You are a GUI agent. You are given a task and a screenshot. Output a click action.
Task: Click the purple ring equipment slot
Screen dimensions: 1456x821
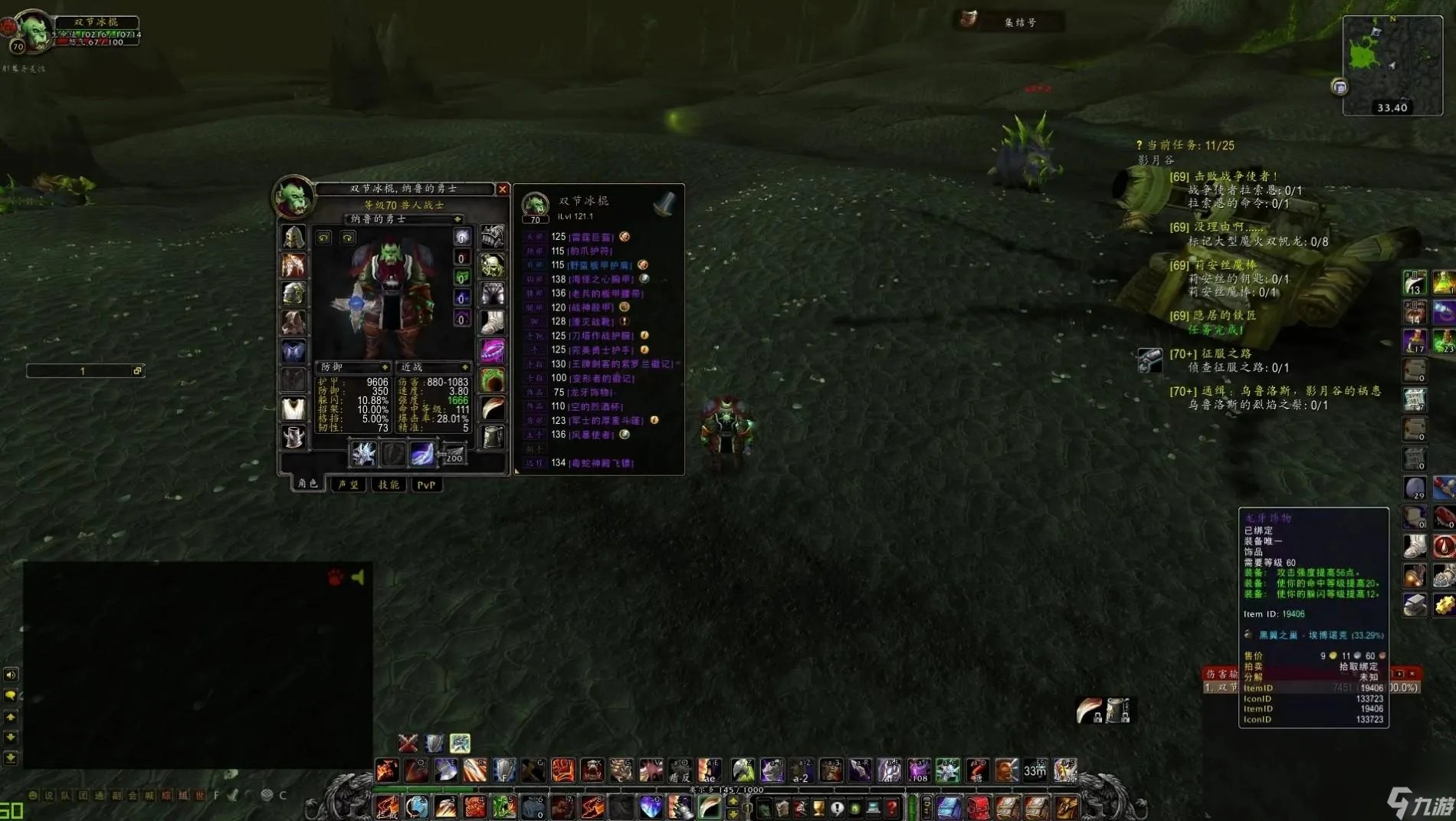pyautogui.click(x=492, y=351)
